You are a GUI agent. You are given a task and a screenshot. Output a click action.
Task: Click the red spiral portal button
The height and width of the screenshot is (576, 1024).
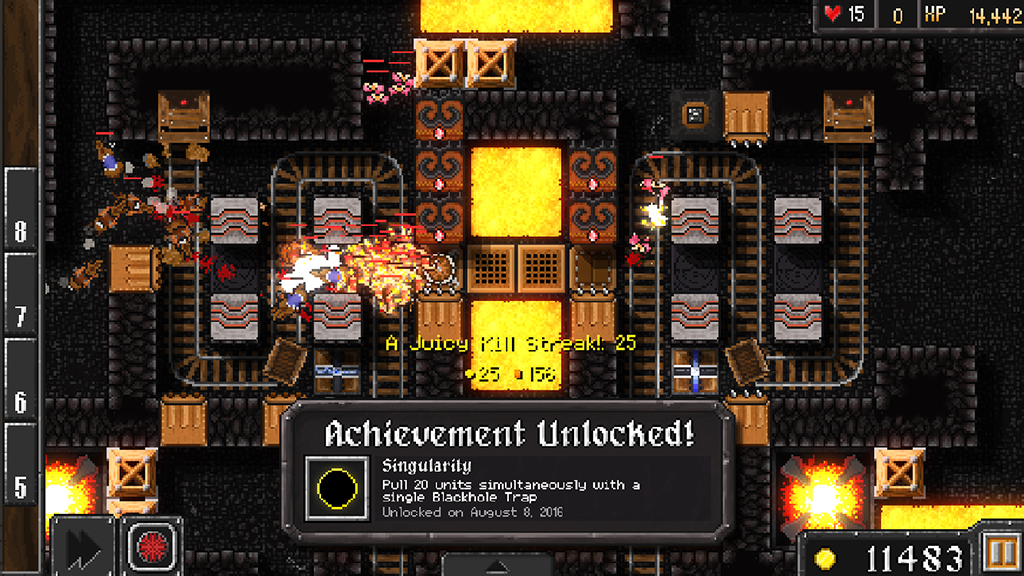pyautogui.click(x=153, y=546)
